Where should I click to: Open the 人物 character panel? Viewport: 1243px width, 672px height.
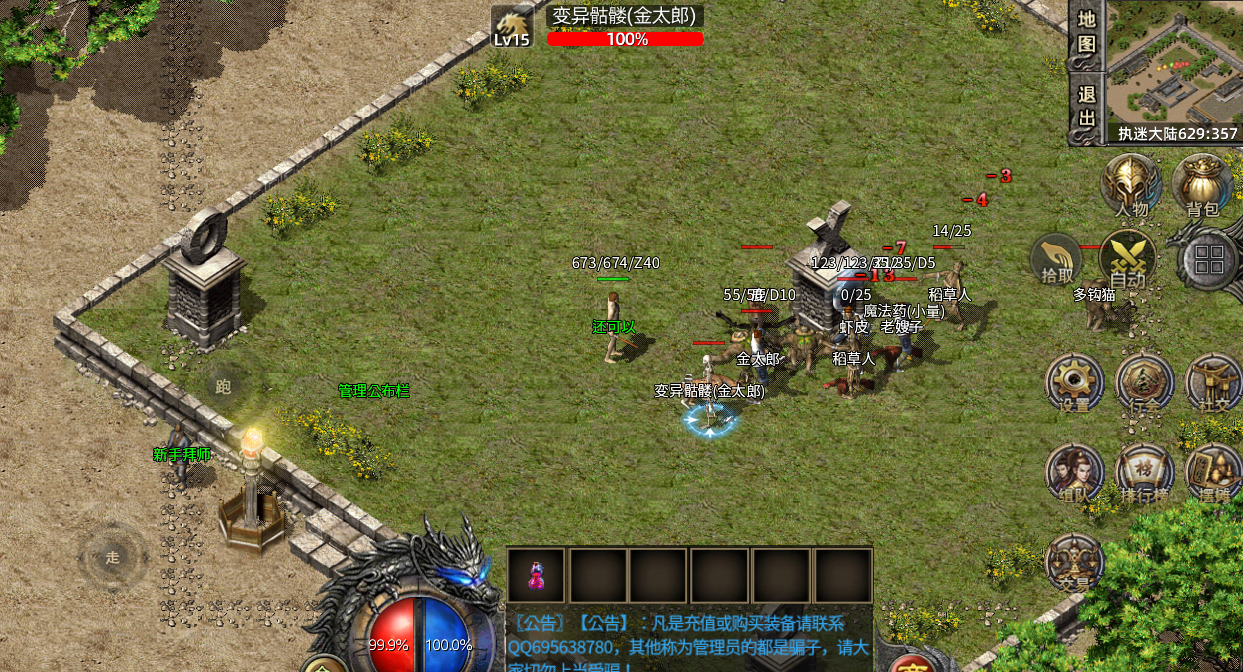click(x=1131, y=185)
